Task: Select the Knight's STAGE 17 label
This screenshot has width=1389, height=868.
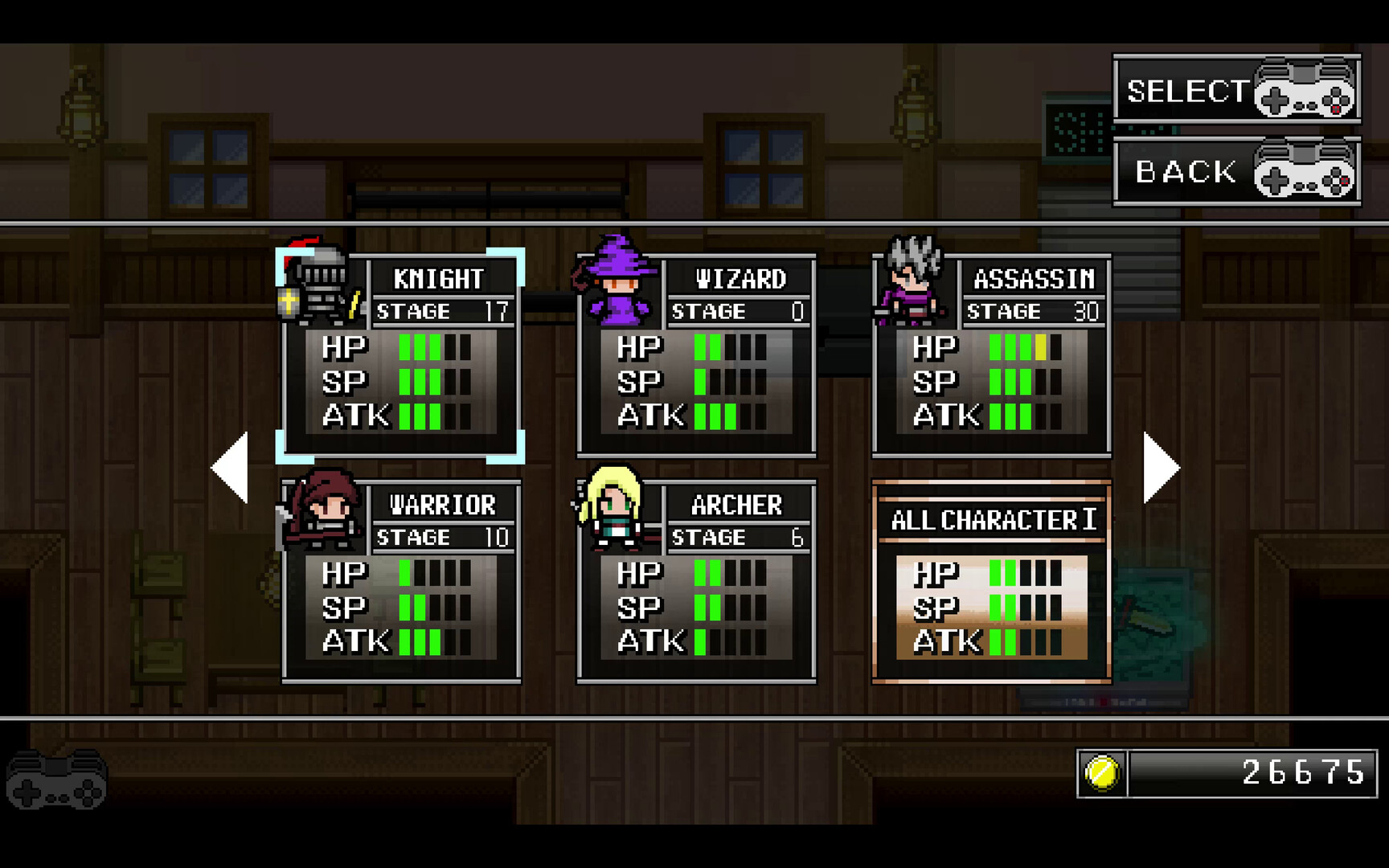Action: pyautogui.click(x=444, y=312)
